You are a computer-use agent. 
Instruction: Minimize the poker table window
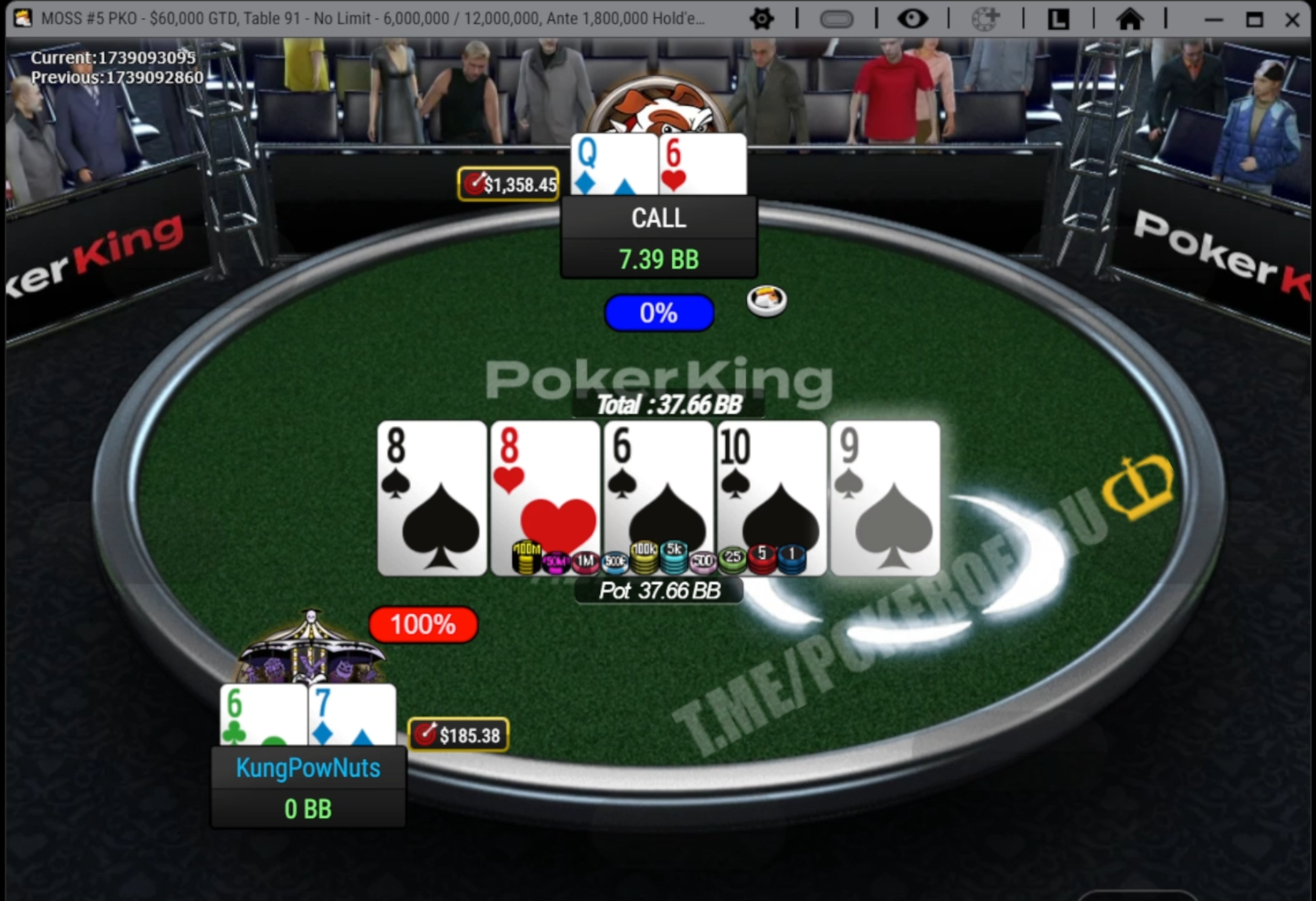(1213, 20)
